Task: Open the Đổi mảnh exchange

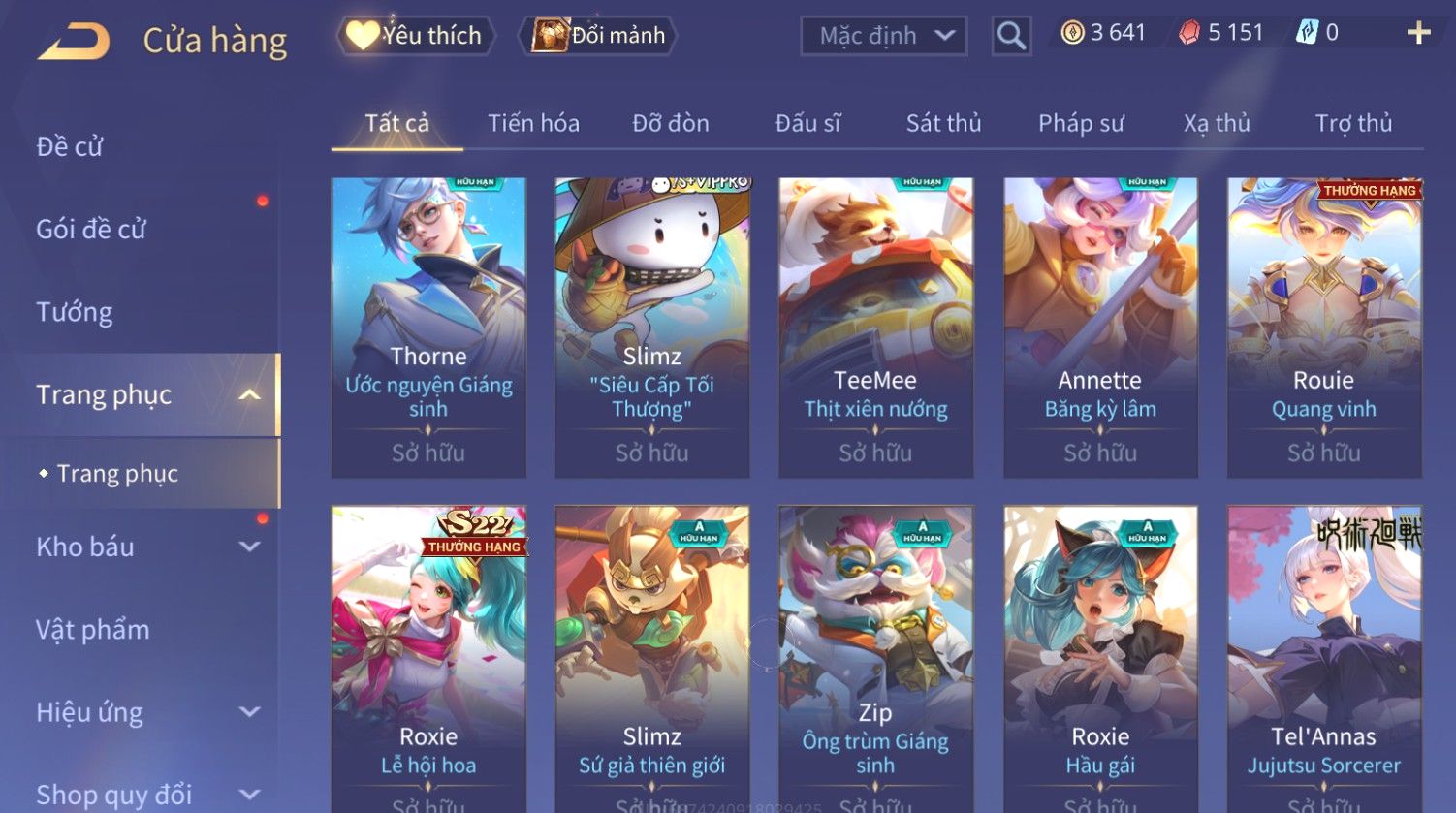Action: pyautogui.click(x=599, y=36)
